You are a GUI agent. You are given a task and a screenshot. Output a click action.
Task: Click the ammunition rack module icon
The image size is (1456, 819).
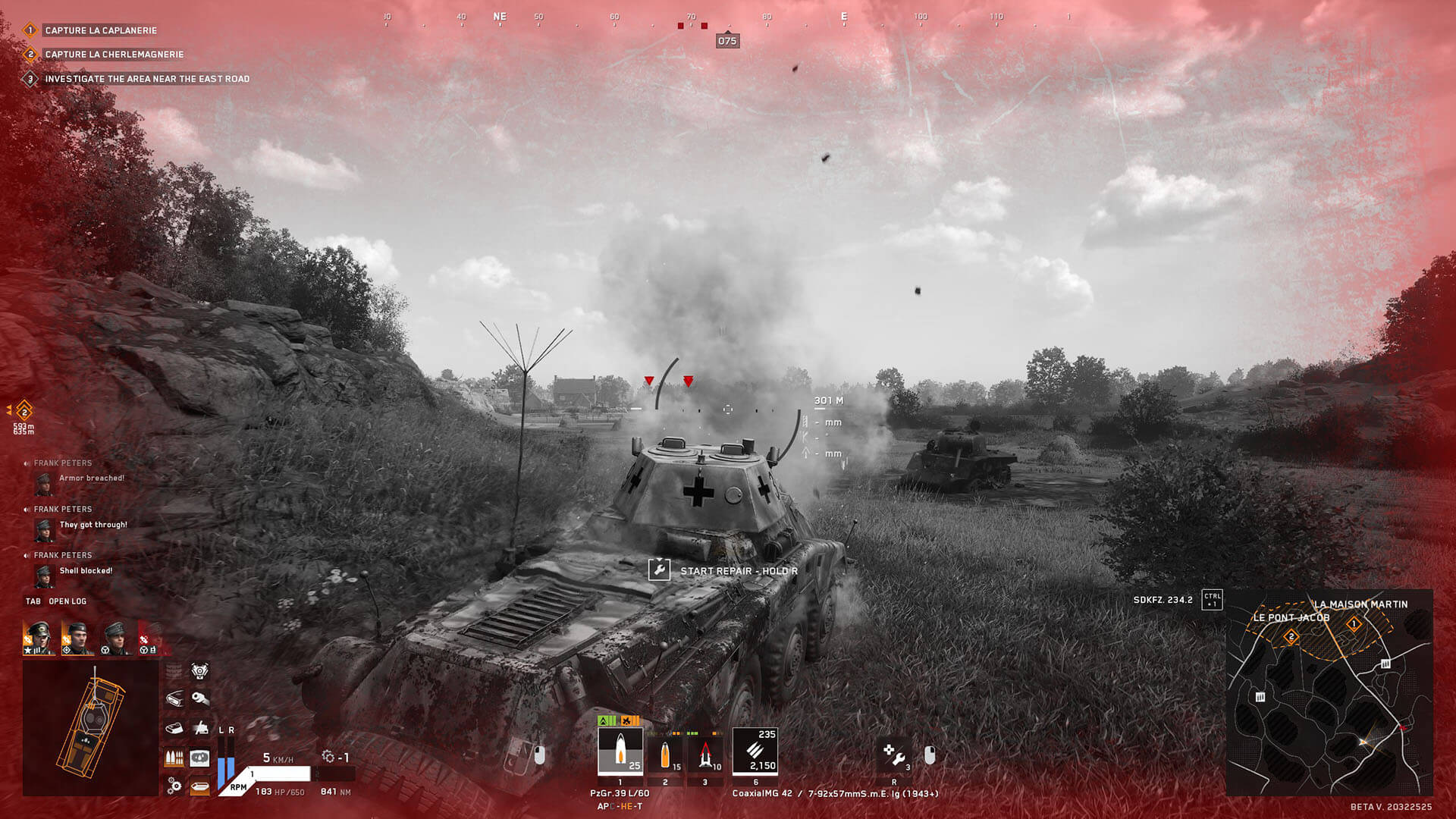174,758
